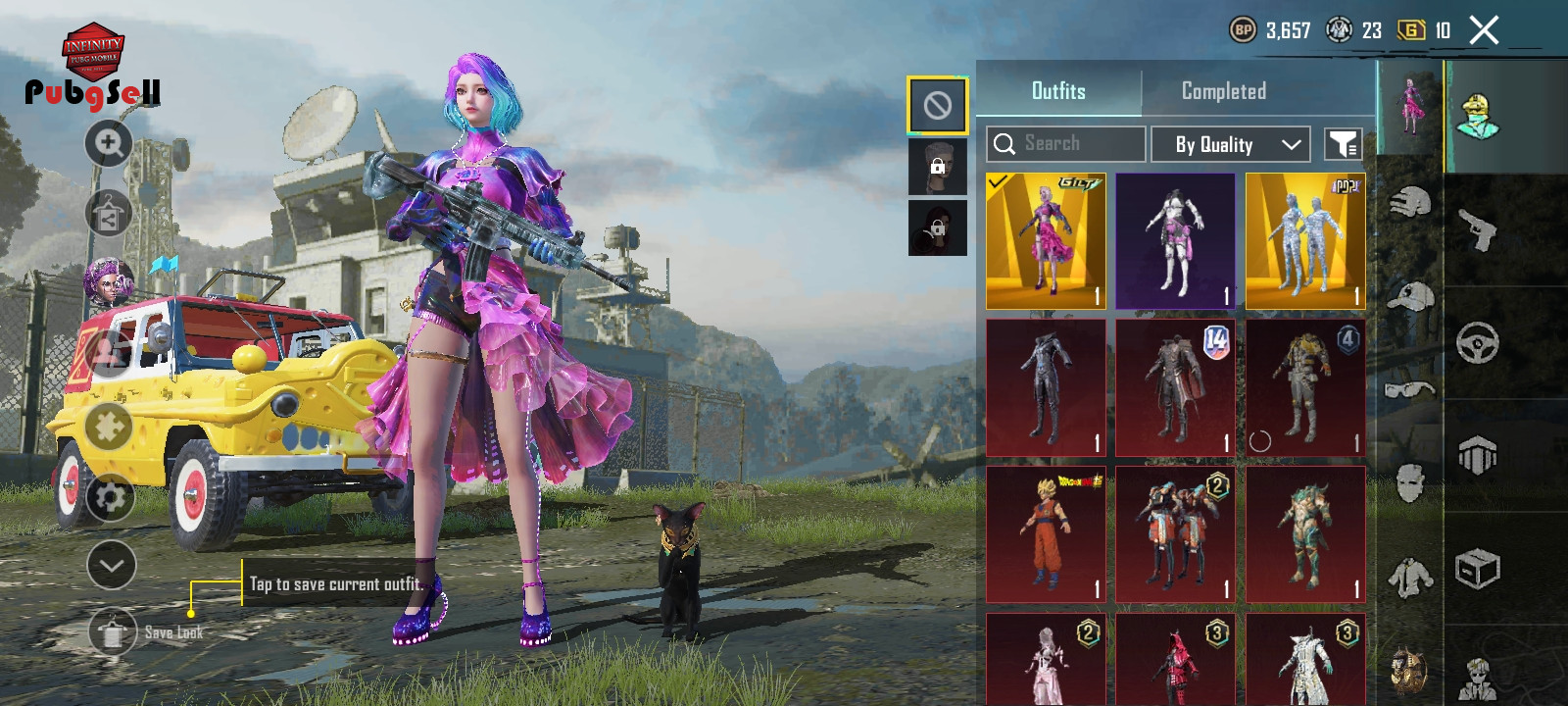Image resolution: width=1568 pixels, height=706 pixels.
Task: Show the pistol weapon category
Action: (1478, 230)
